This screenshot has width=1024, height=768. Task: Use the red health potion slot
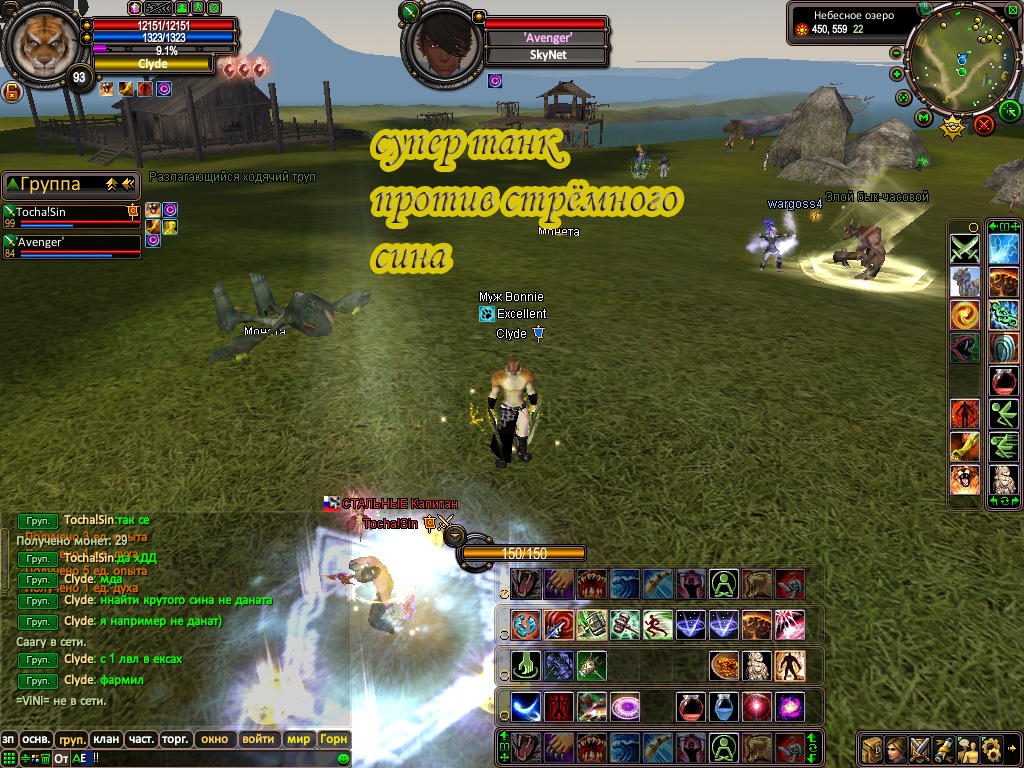(x=692, y=707)
